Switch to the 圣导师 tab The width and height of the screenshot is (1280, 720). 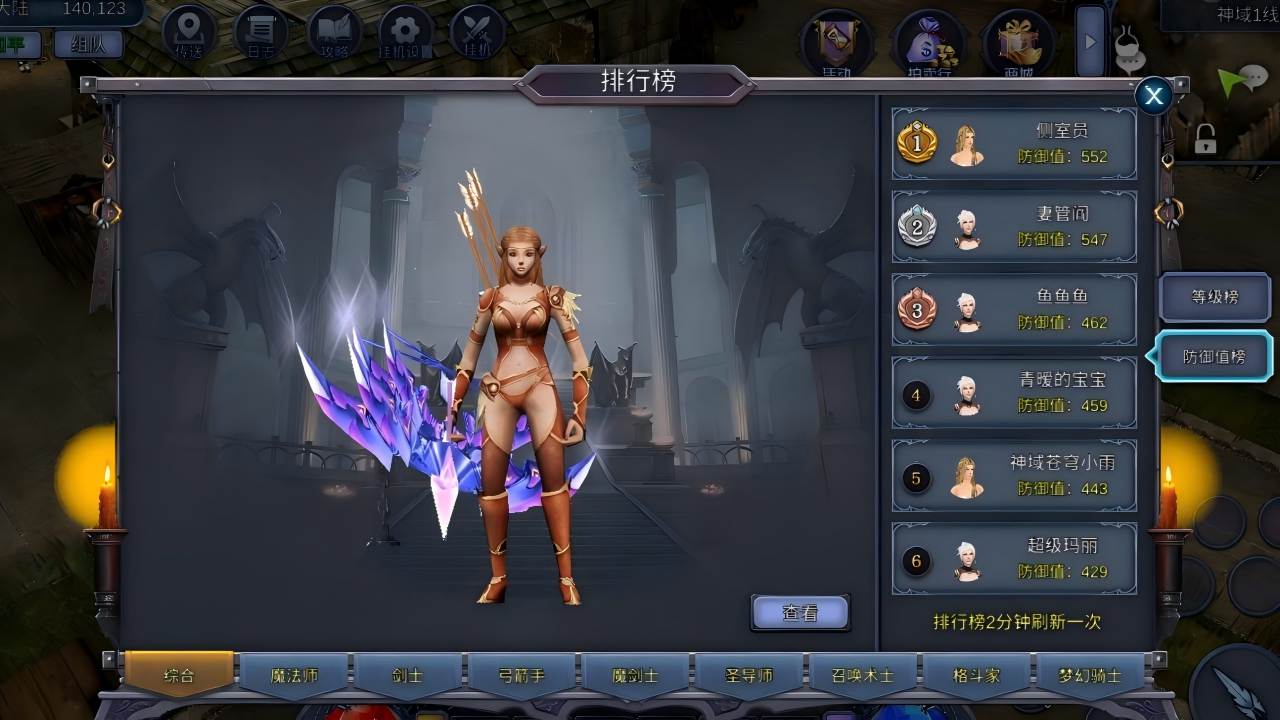click(749, 675)
